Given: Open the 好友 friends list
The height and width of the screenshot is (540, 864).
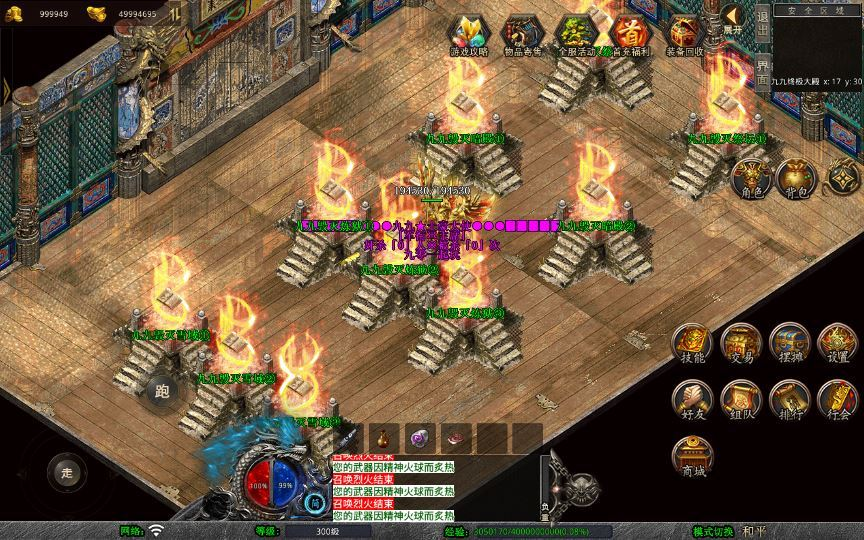Looking at the screenshot, I should [x=692, y=398].
